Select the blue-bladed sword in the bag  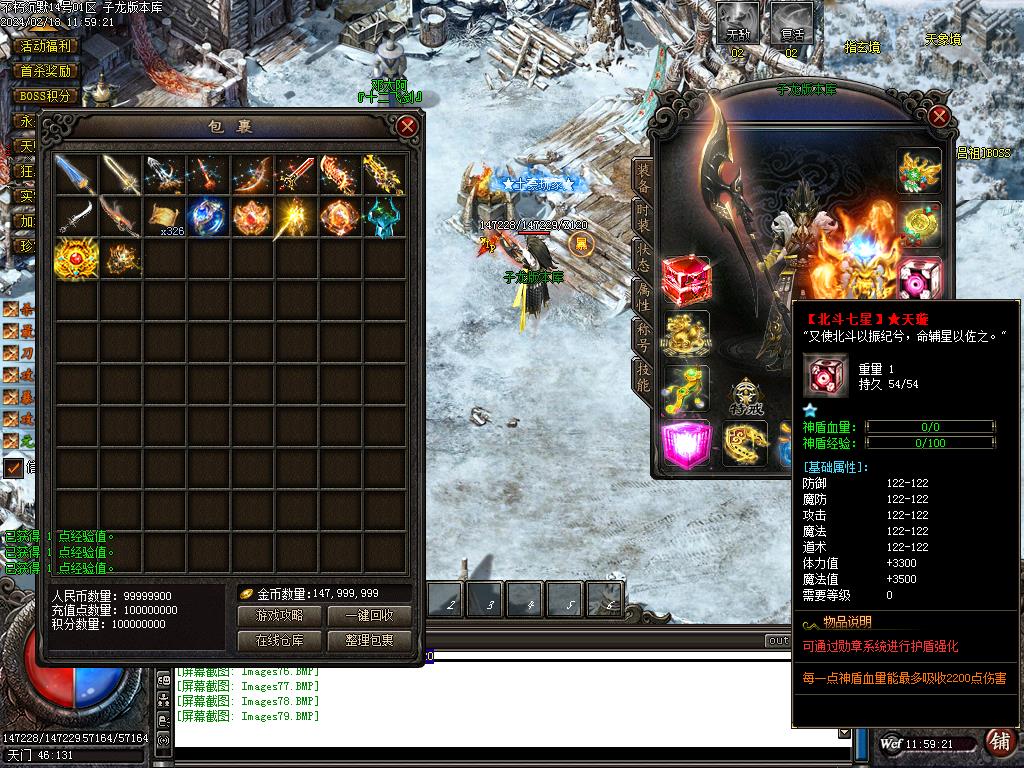coord(76,174)
